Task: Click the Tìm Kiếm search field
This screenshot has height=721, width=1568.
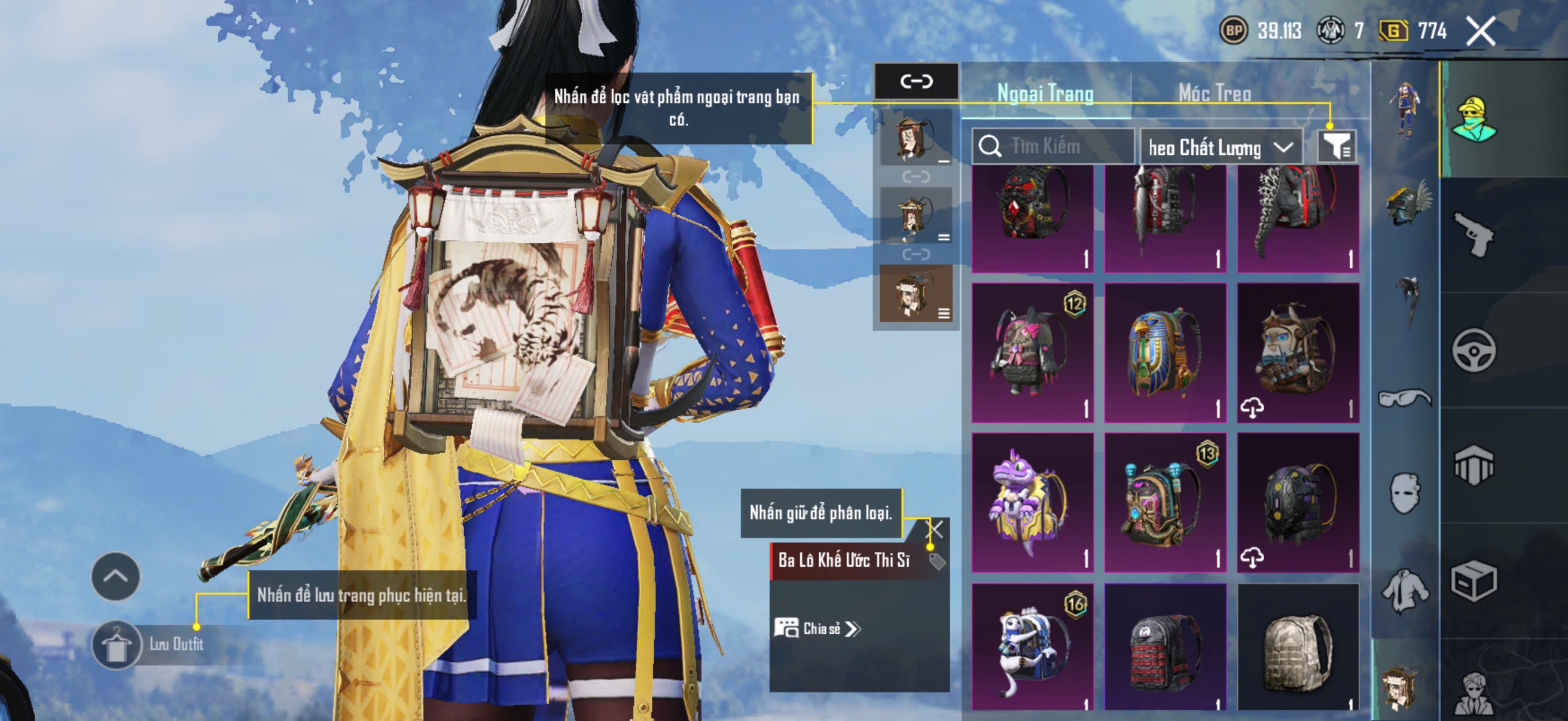Action: tap(1053, 146)
